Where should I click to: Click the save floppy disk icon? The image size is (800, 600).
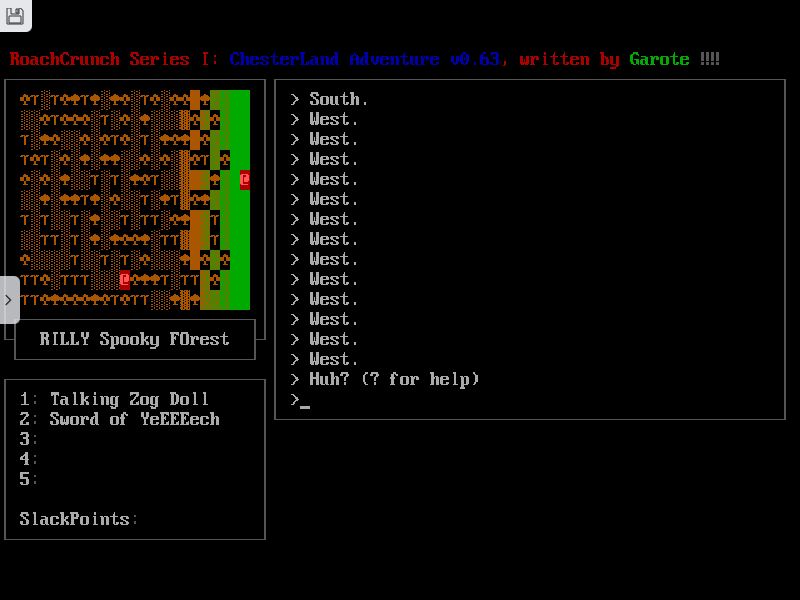[x=15, y=15]
